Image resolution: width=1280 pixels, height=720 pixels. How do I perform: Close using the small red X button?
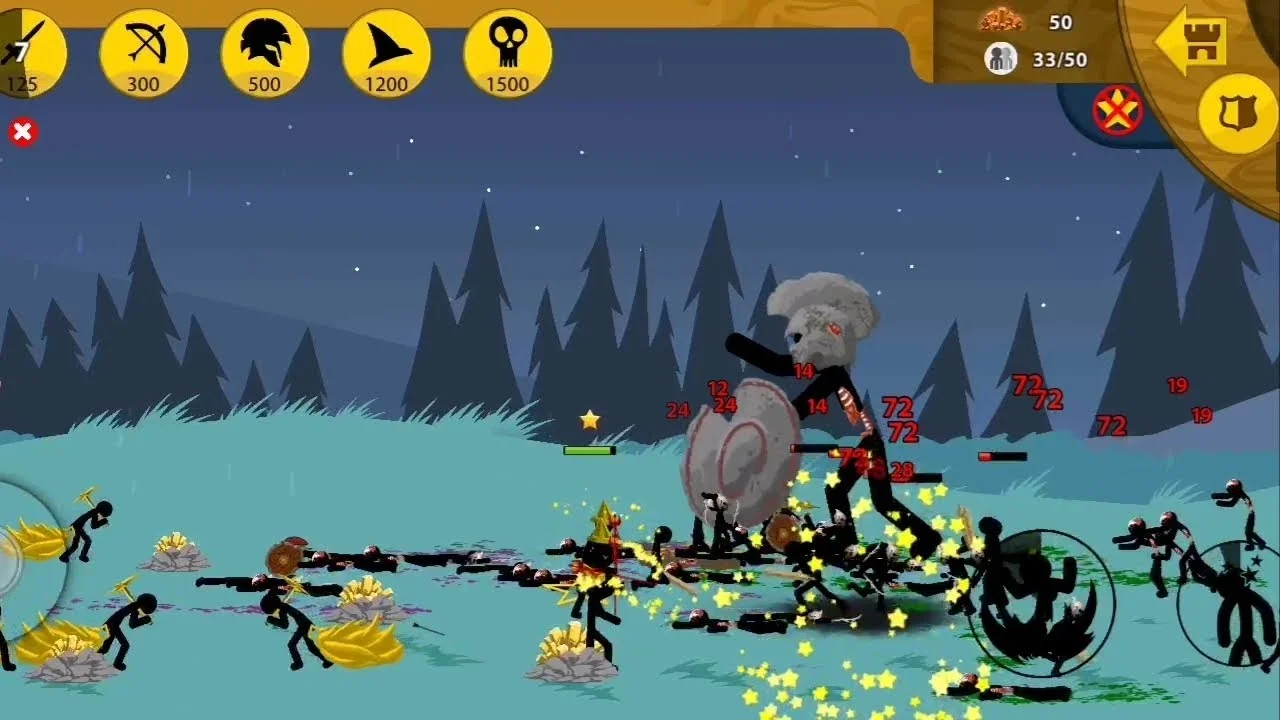click(x=22, y=132)
